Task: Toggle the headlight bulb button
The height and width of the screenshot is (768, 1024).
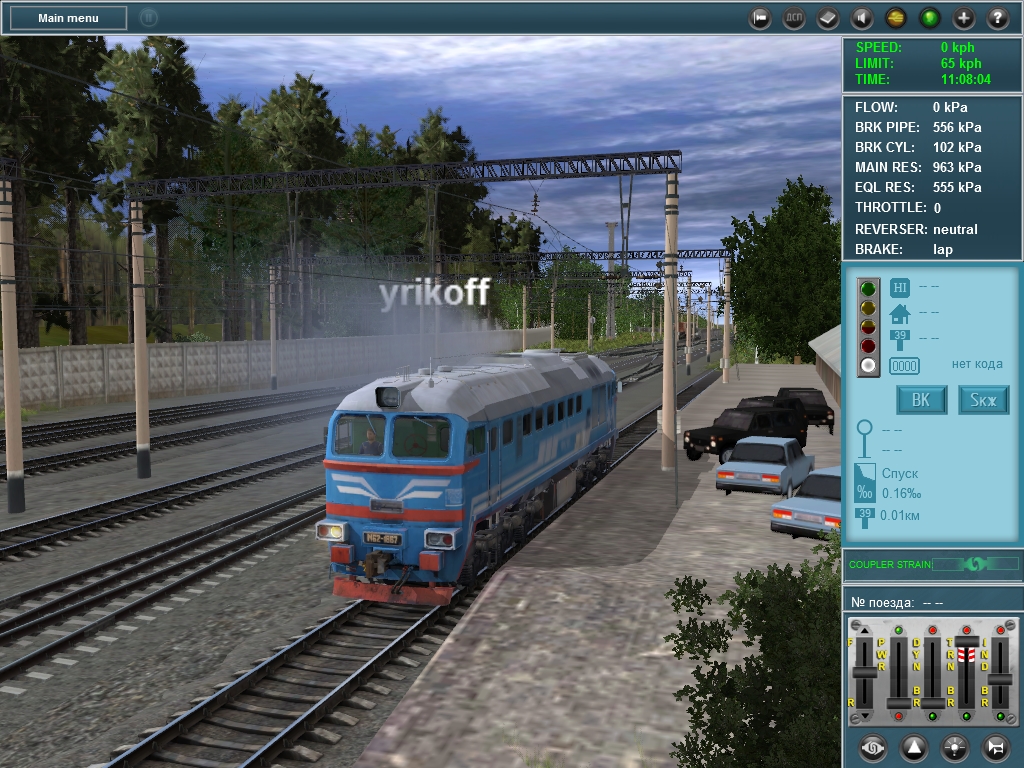Action: click(x=955, y=747)
